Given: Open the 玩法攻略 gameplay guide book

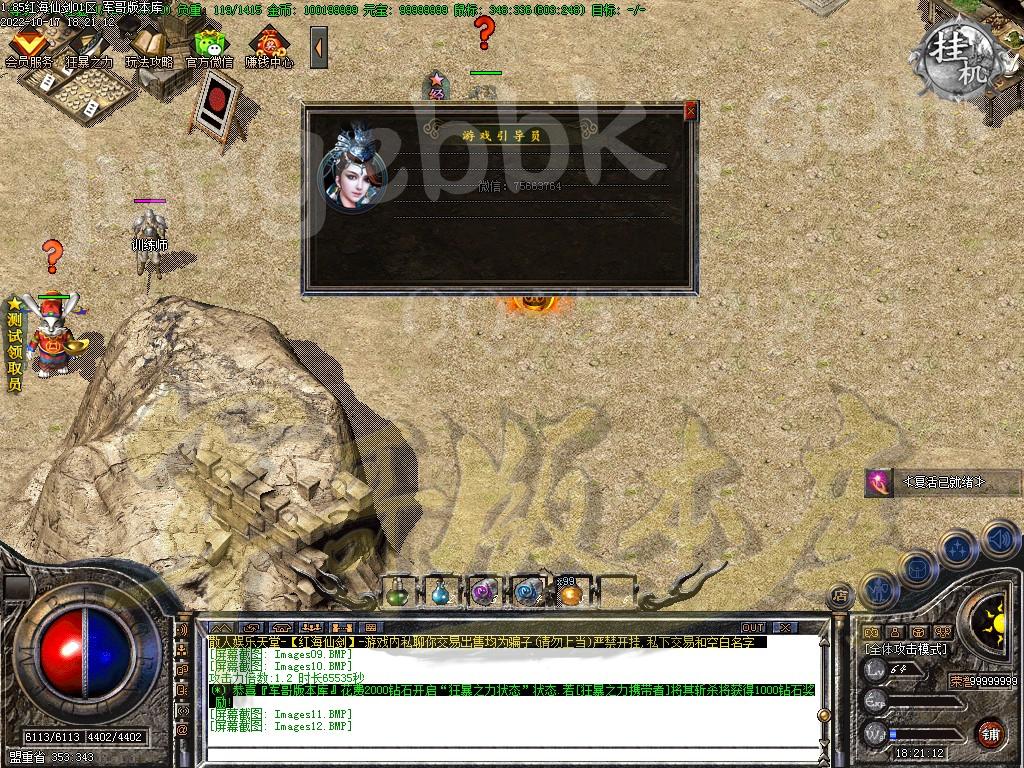Looking at the screenshot, I should tap(149, 46).
